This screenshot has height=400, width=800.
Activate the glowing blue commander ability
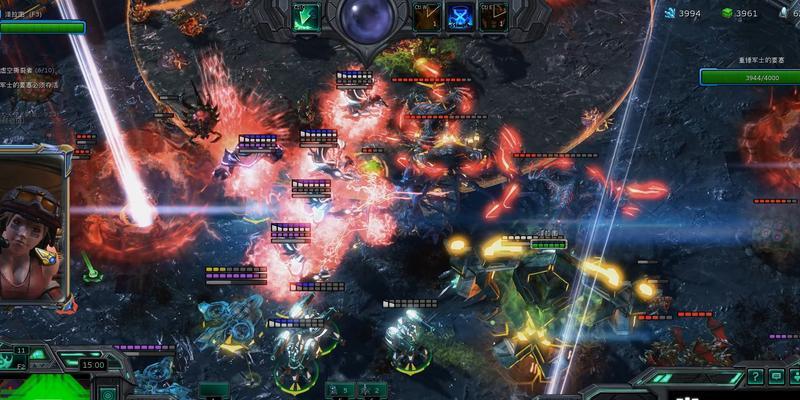(x=460, y=18)
